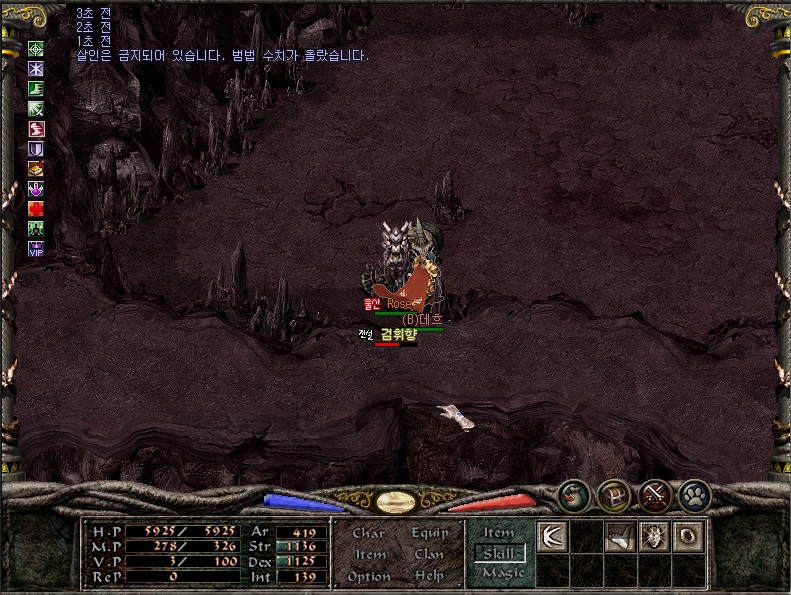Screen dimensions: 791x595
Task: Open the Help menu
Action: click(429, 577)
